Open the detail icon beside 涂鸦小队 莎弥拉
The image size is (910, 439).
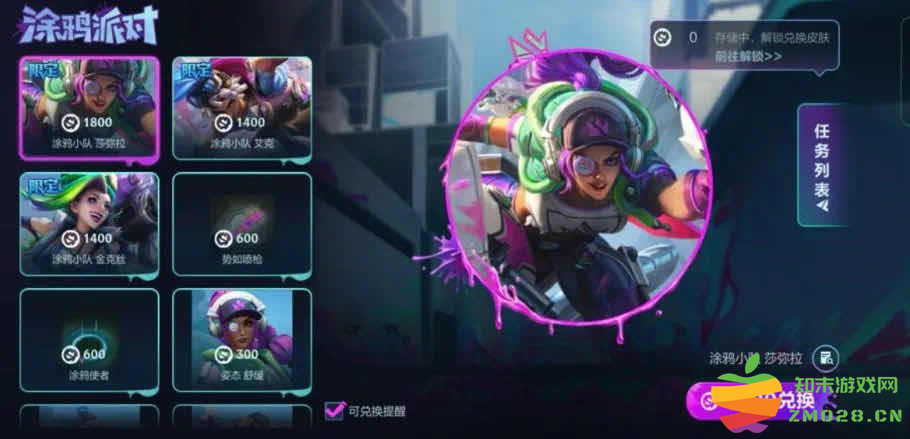pyautogui.click(x=825, y=358)
